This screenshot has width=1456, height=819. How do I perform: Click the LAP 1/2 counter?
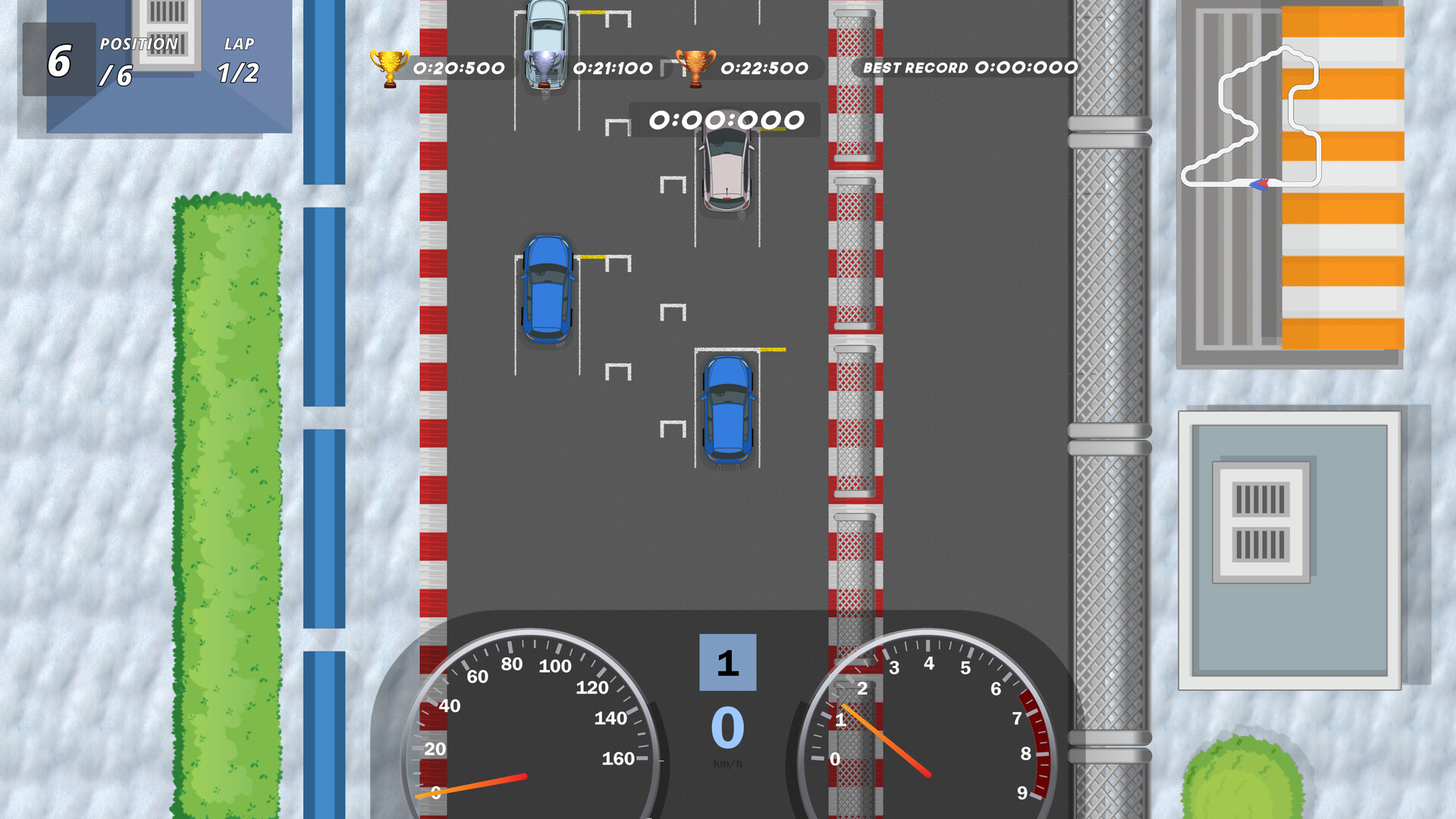point(237,62)
